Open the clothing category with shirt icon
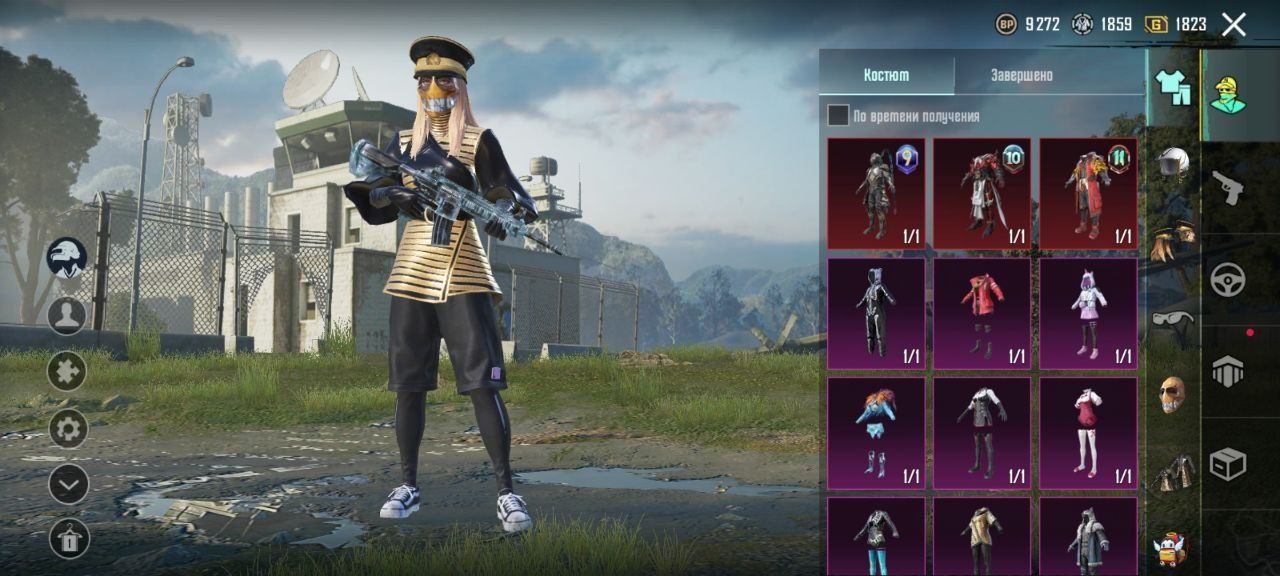1280x576 pixels. point(1173,87)
